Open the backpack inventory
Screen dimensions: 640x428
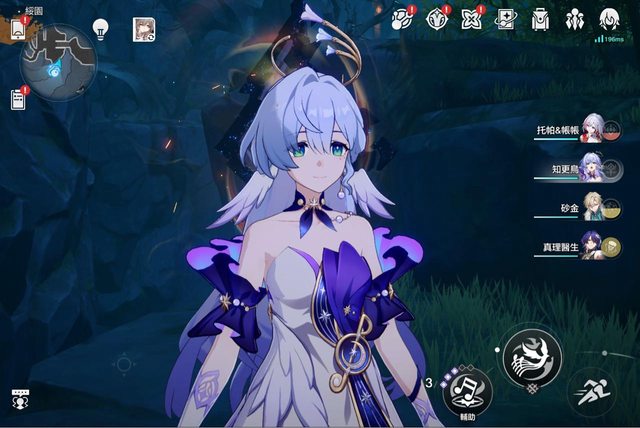[x=540, y=18]
